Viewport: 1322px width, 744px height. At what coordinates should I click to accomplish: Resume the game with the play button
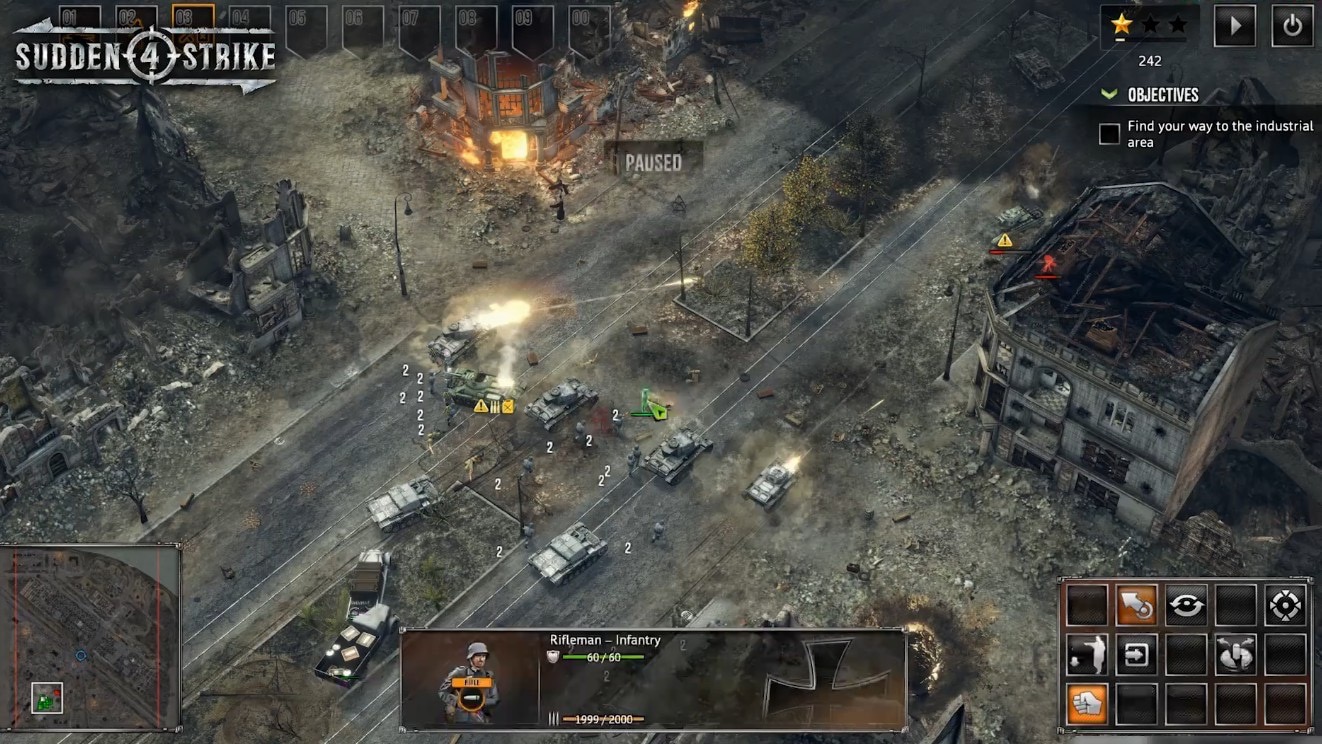coord(1235,26)
